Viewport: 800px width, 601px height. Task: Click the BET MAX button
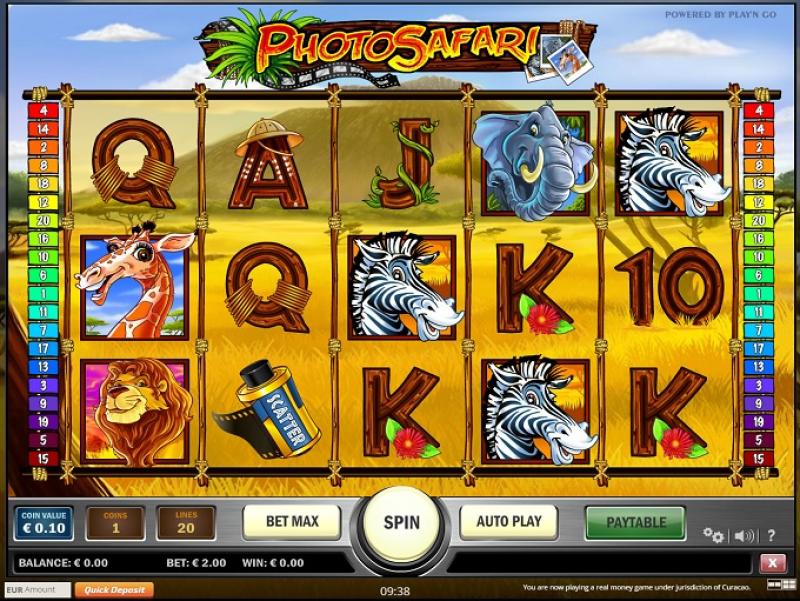pos(291,522)
